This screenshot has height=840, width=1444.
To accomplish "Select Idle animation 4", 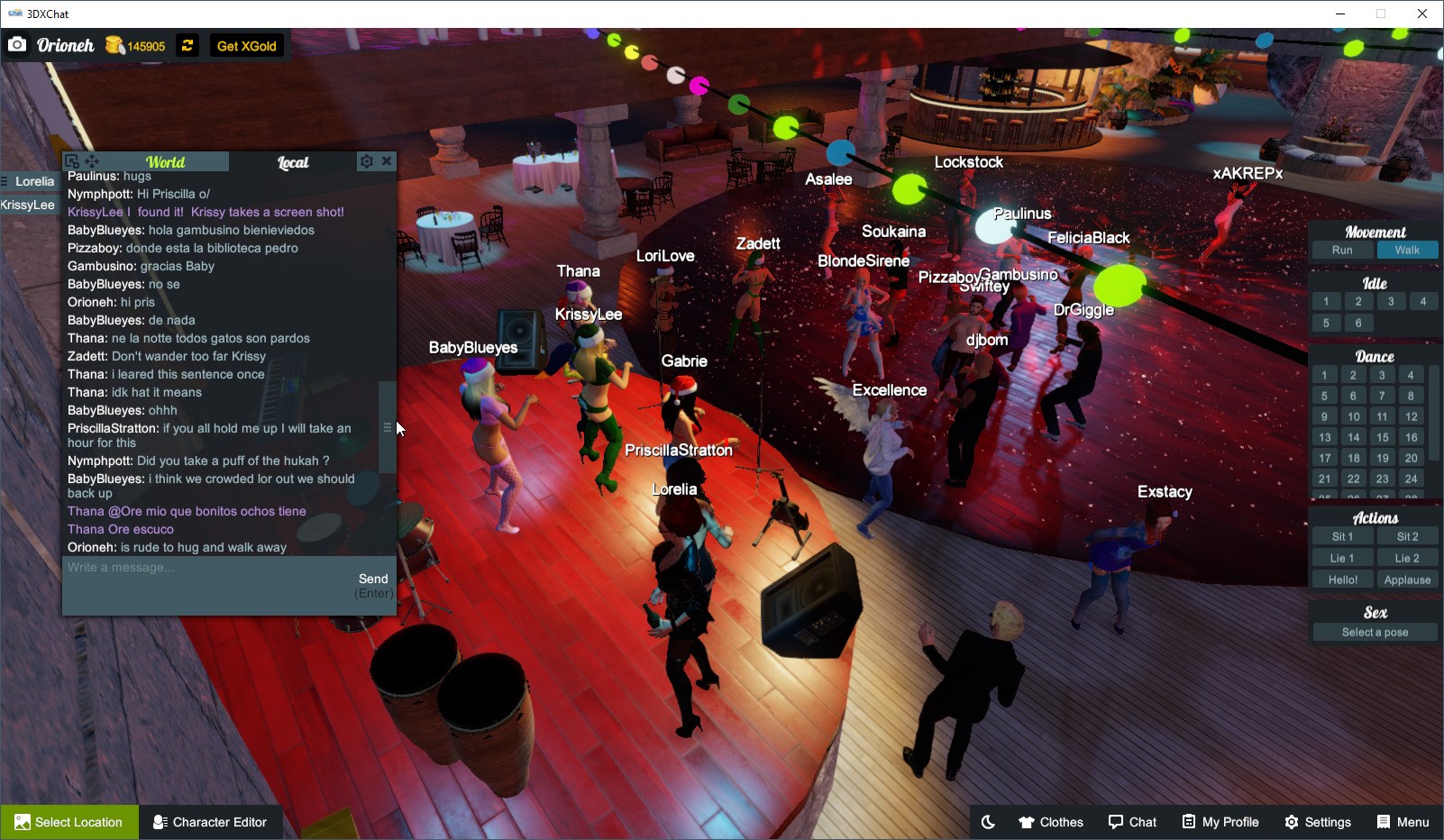I will (1423, 301).
